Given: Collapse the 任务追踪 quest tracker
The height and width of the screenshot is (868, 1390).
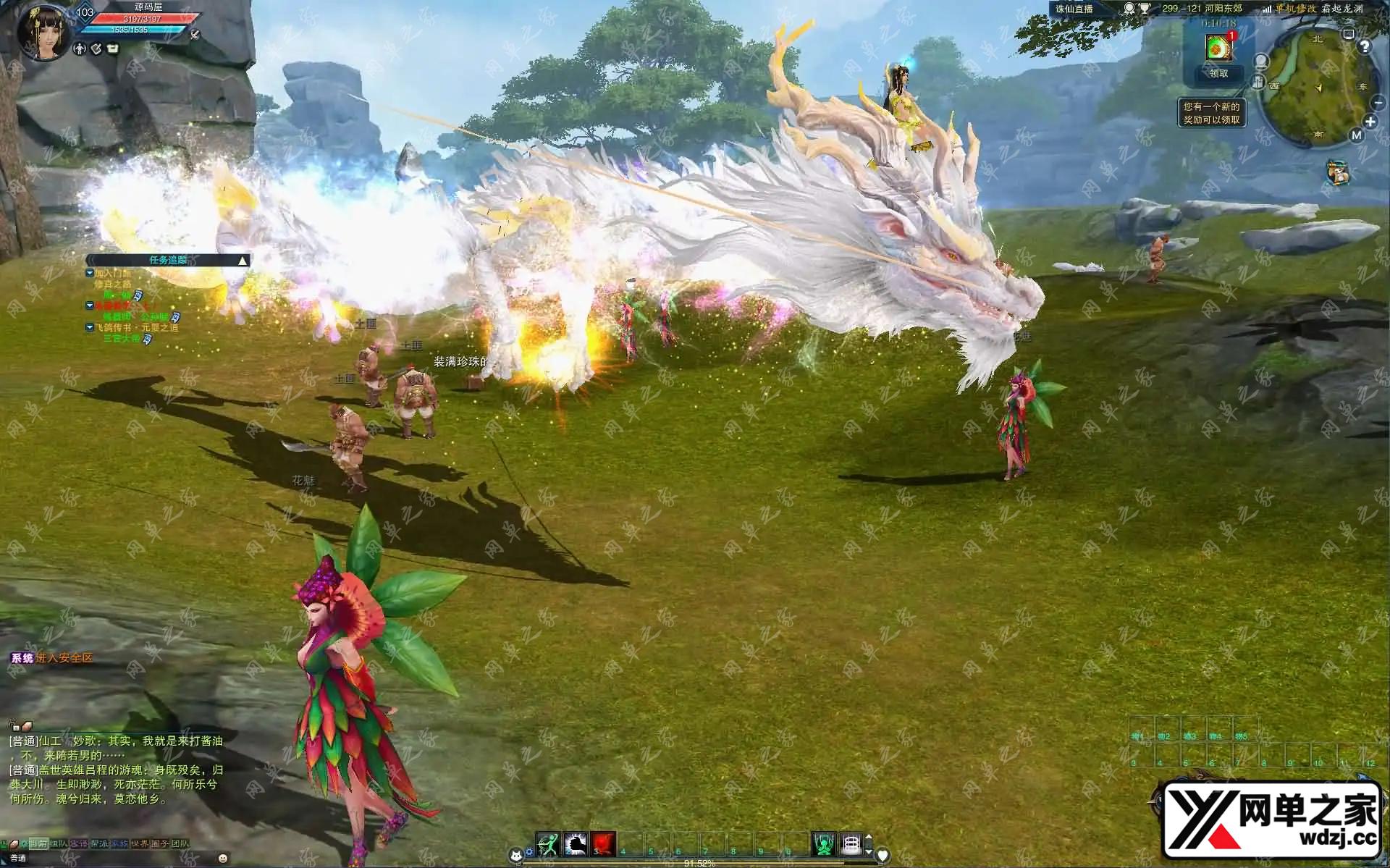Looking at the screenshot, I should (243, 261).
